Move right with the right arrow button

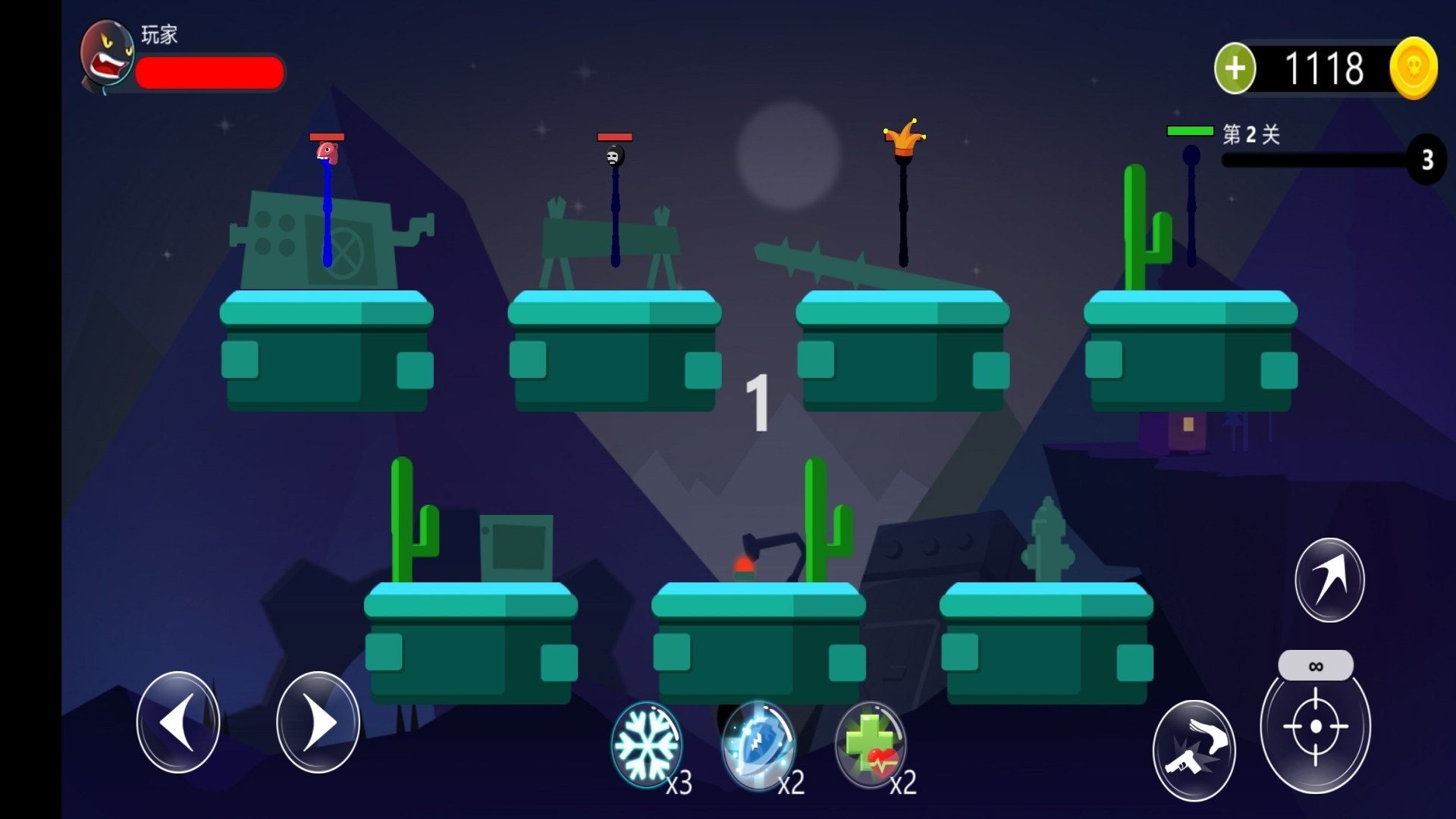tap(318, 722)
